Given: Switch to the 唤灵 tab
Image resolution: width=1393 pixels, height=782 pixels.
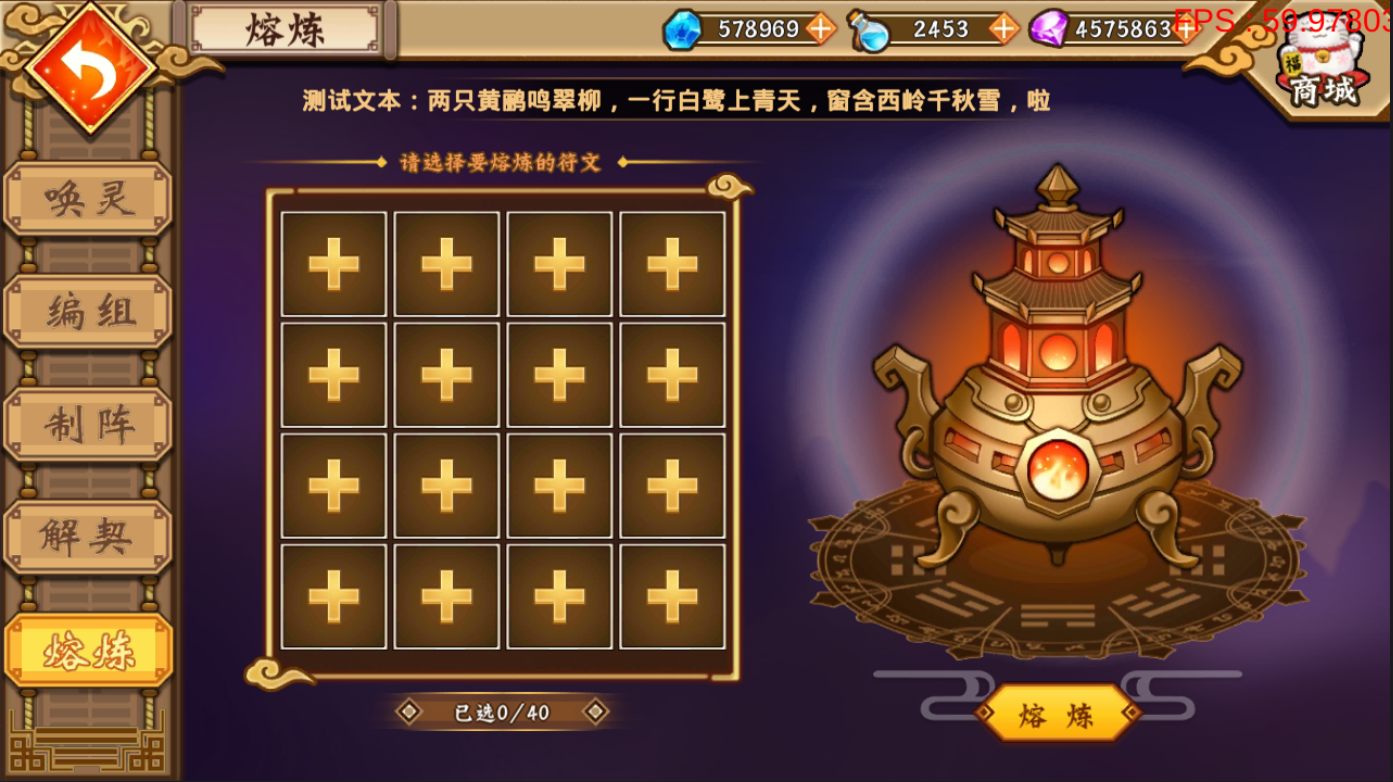Looking at the screenshot, I should (x=87, y=197).
